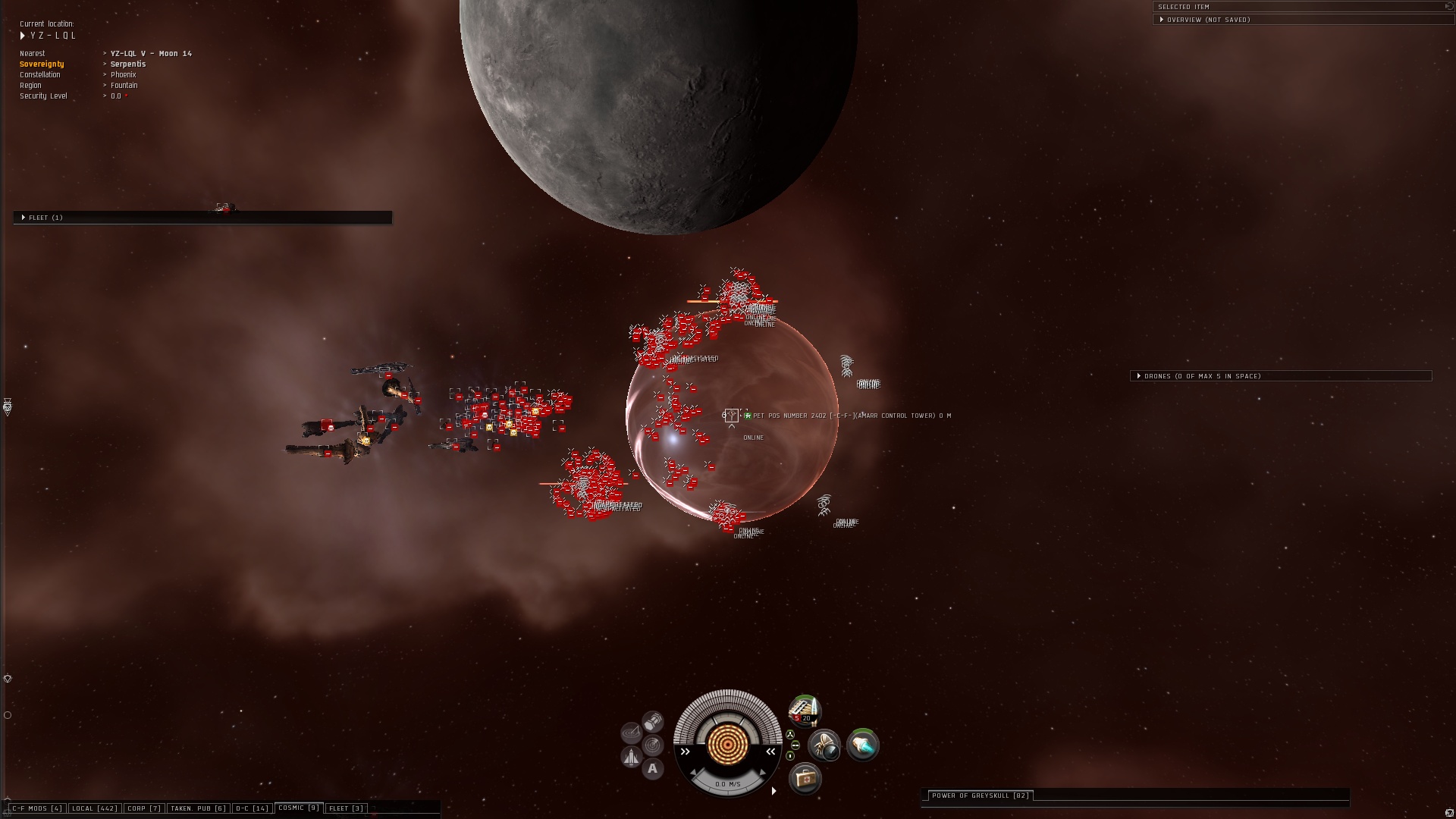Click the tactical overlay button

pyautogui.click(x=653, y=745)
